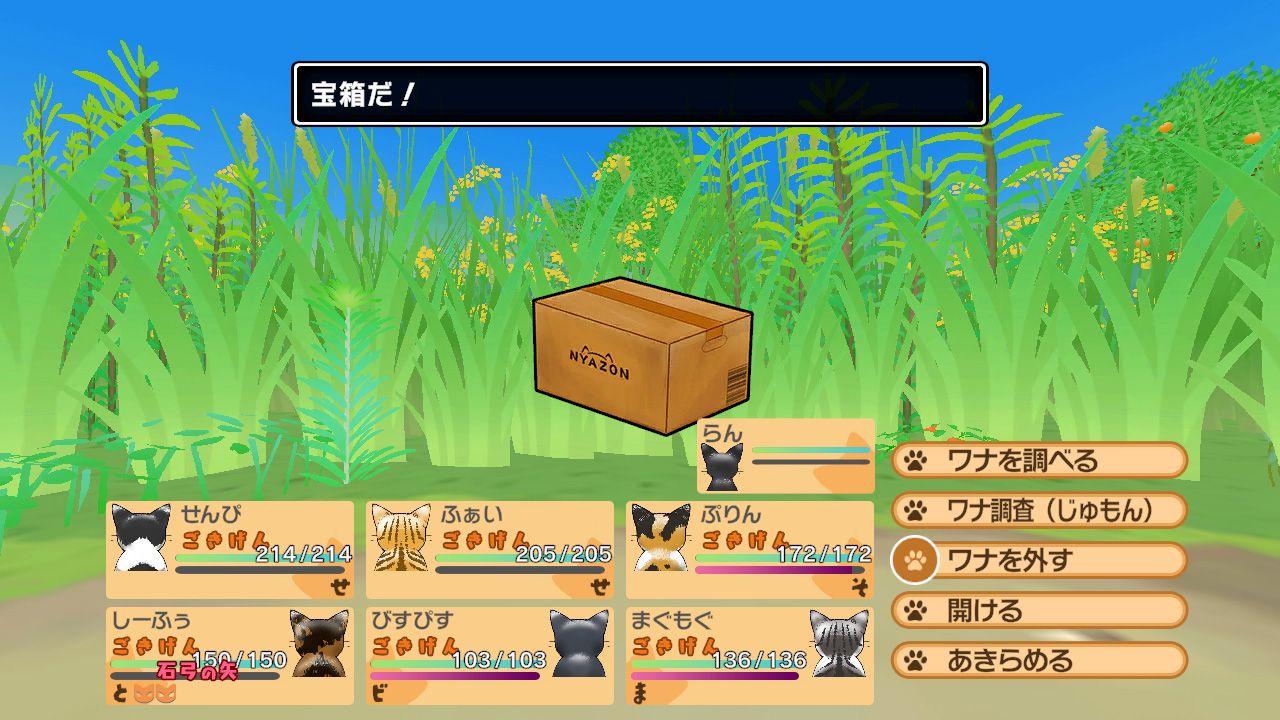The height and width of the screenshot is (720, 1280).
Task: Pick ワナを外す to disarm the trap
Action: point(1038,560)
